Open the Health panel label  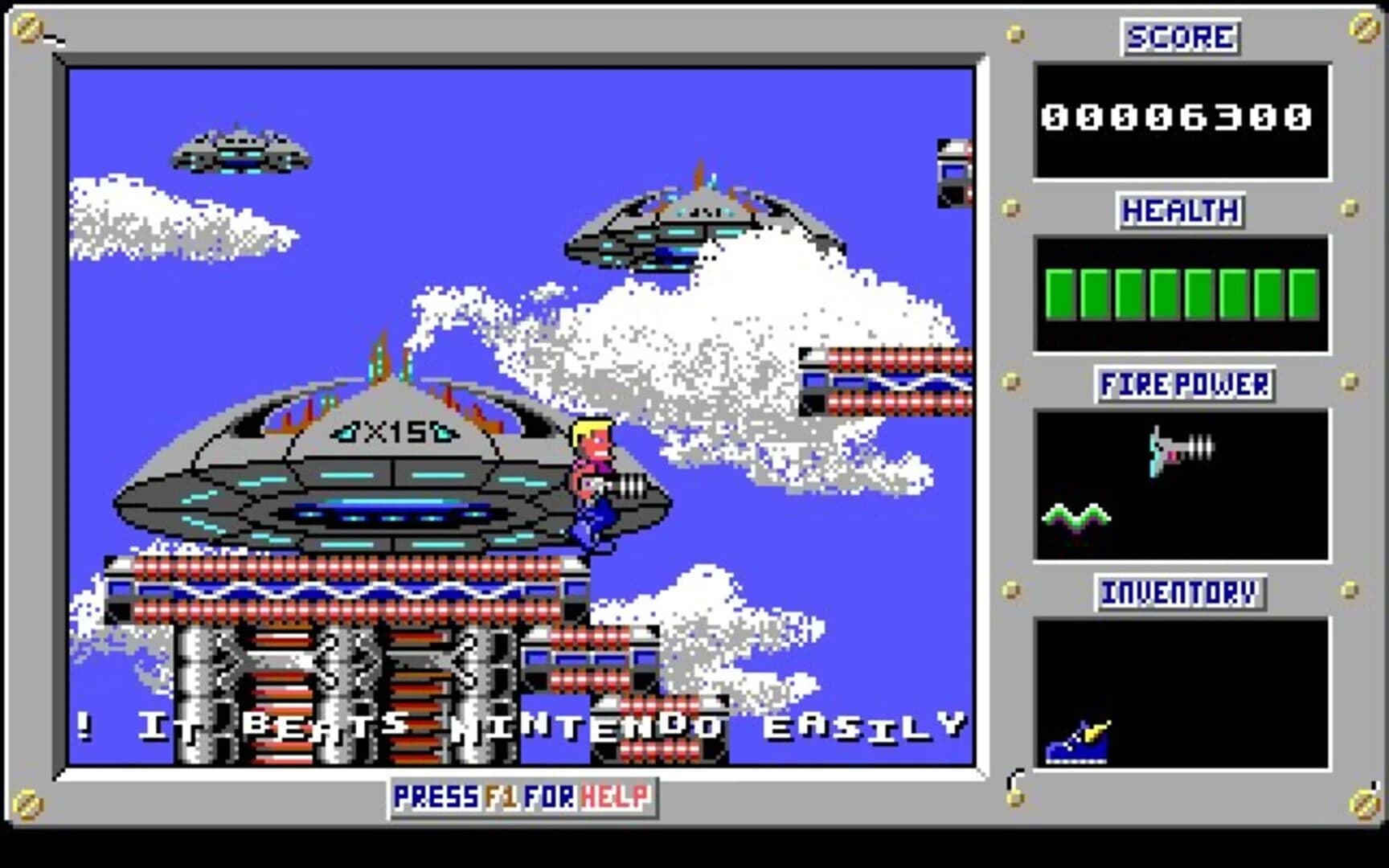[x=1178, y=211]
